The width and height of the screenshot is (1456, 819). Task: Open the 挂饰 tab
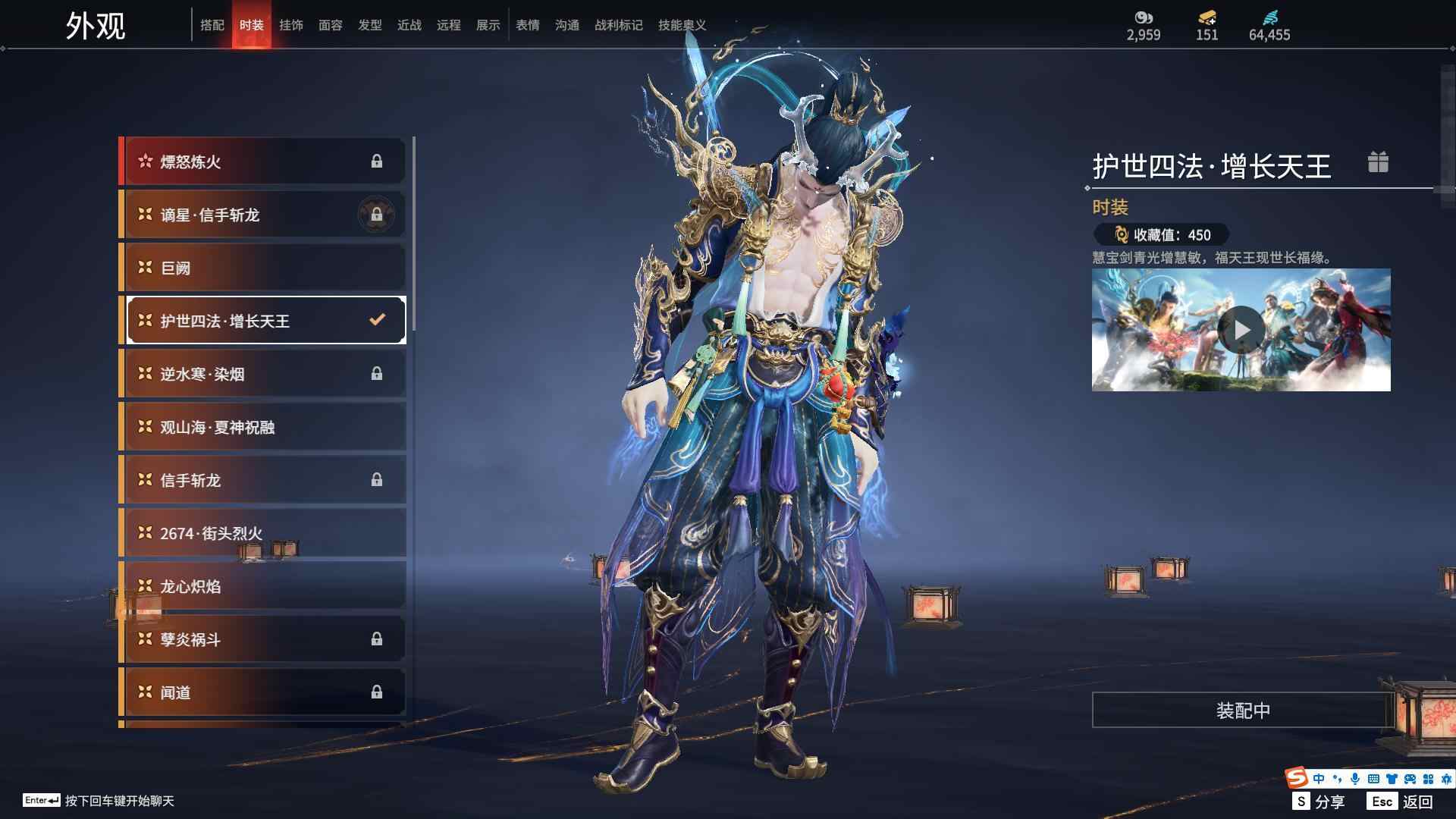291,25
